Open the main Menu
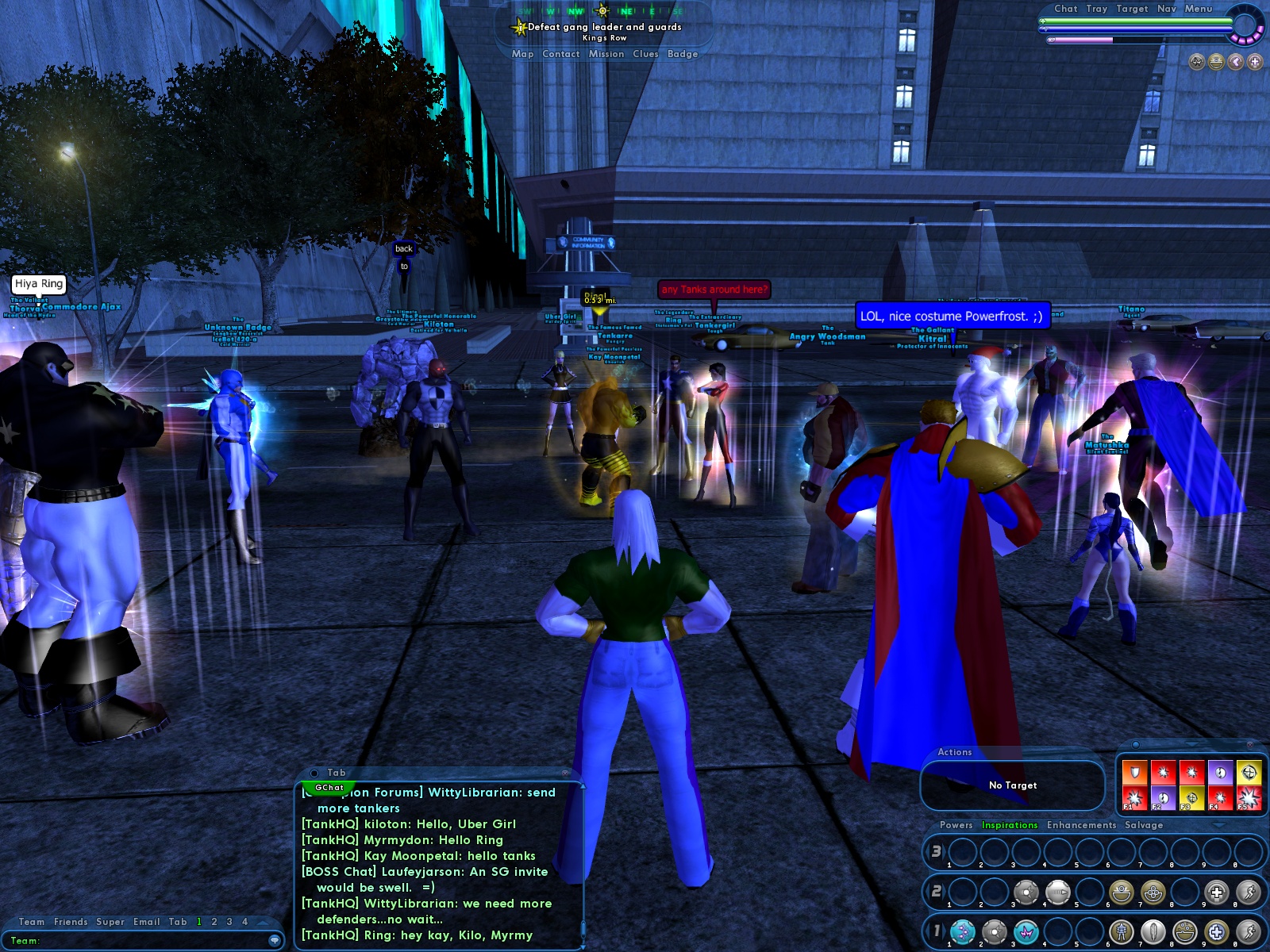 (x=1199, y=9)
